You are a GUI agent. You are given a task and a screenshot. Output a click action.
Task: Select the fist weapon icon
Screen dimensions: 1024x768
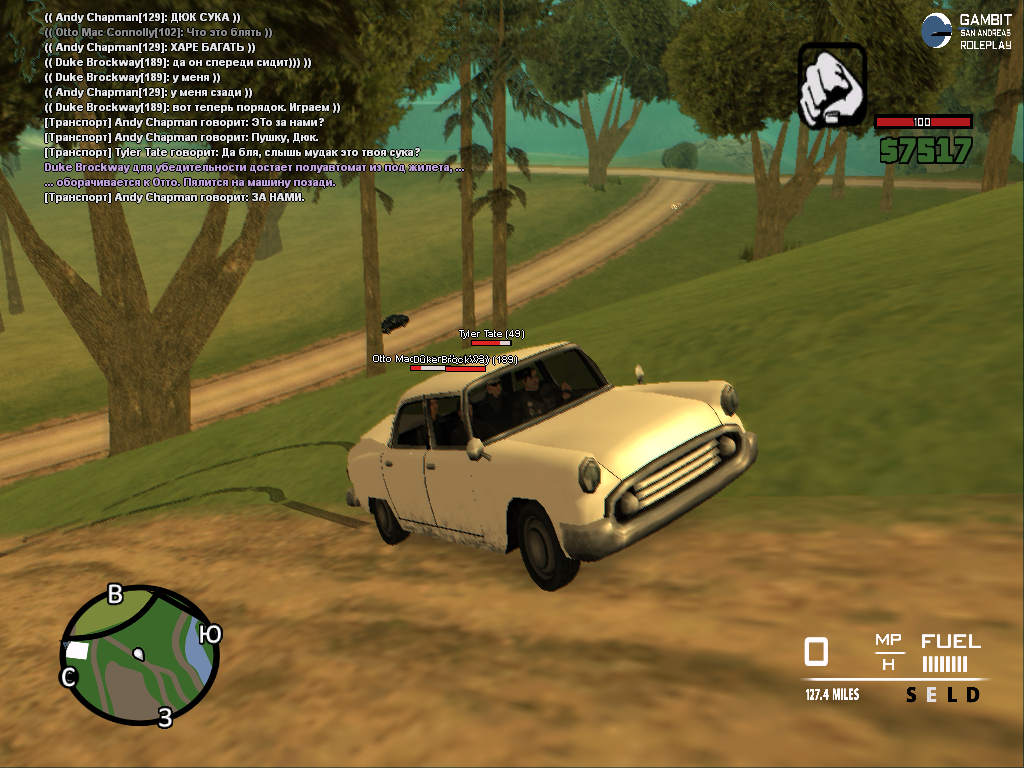832,85
